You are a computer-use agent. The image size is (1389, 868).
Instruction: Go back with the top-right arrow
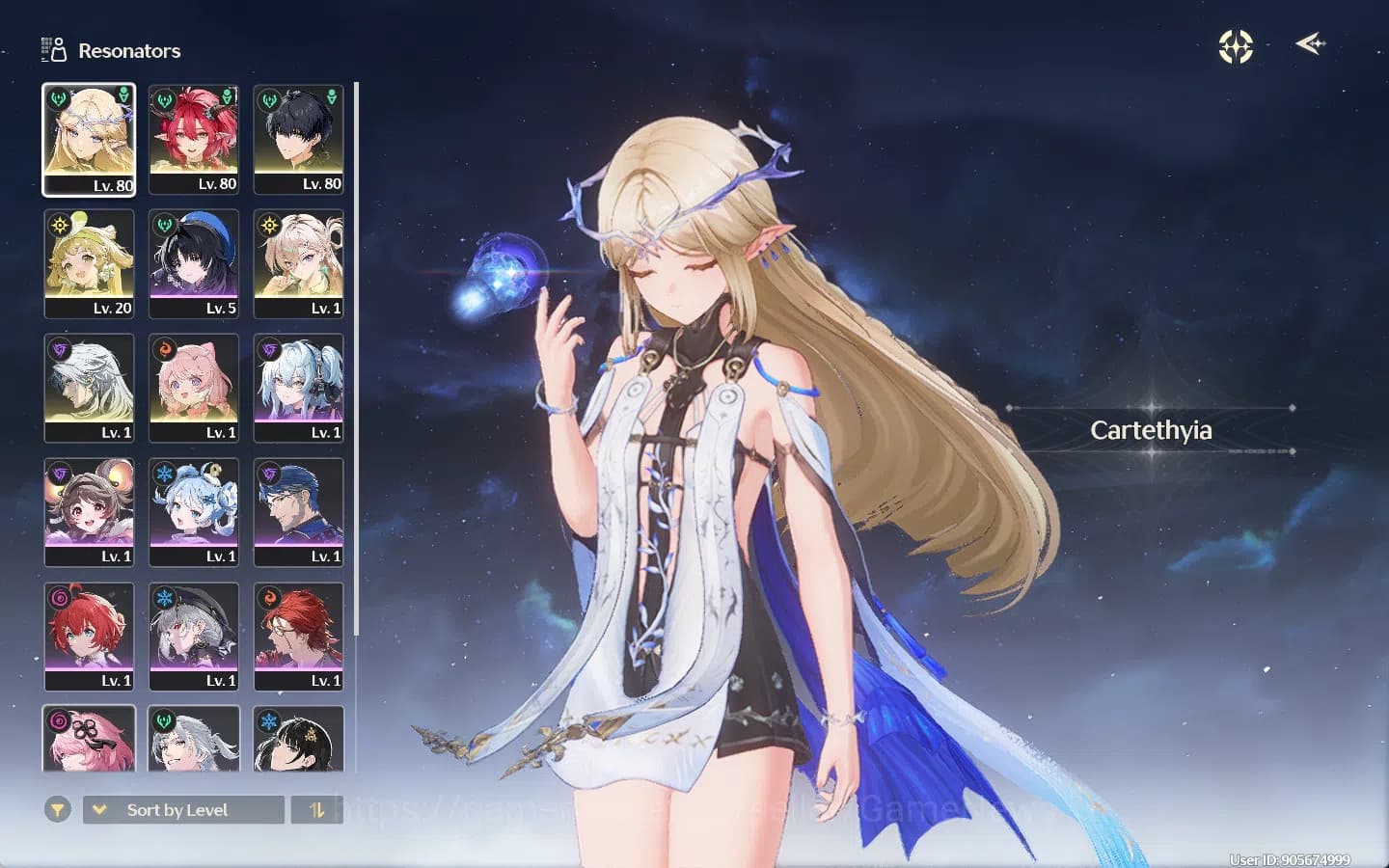[x=1310, y=44]
